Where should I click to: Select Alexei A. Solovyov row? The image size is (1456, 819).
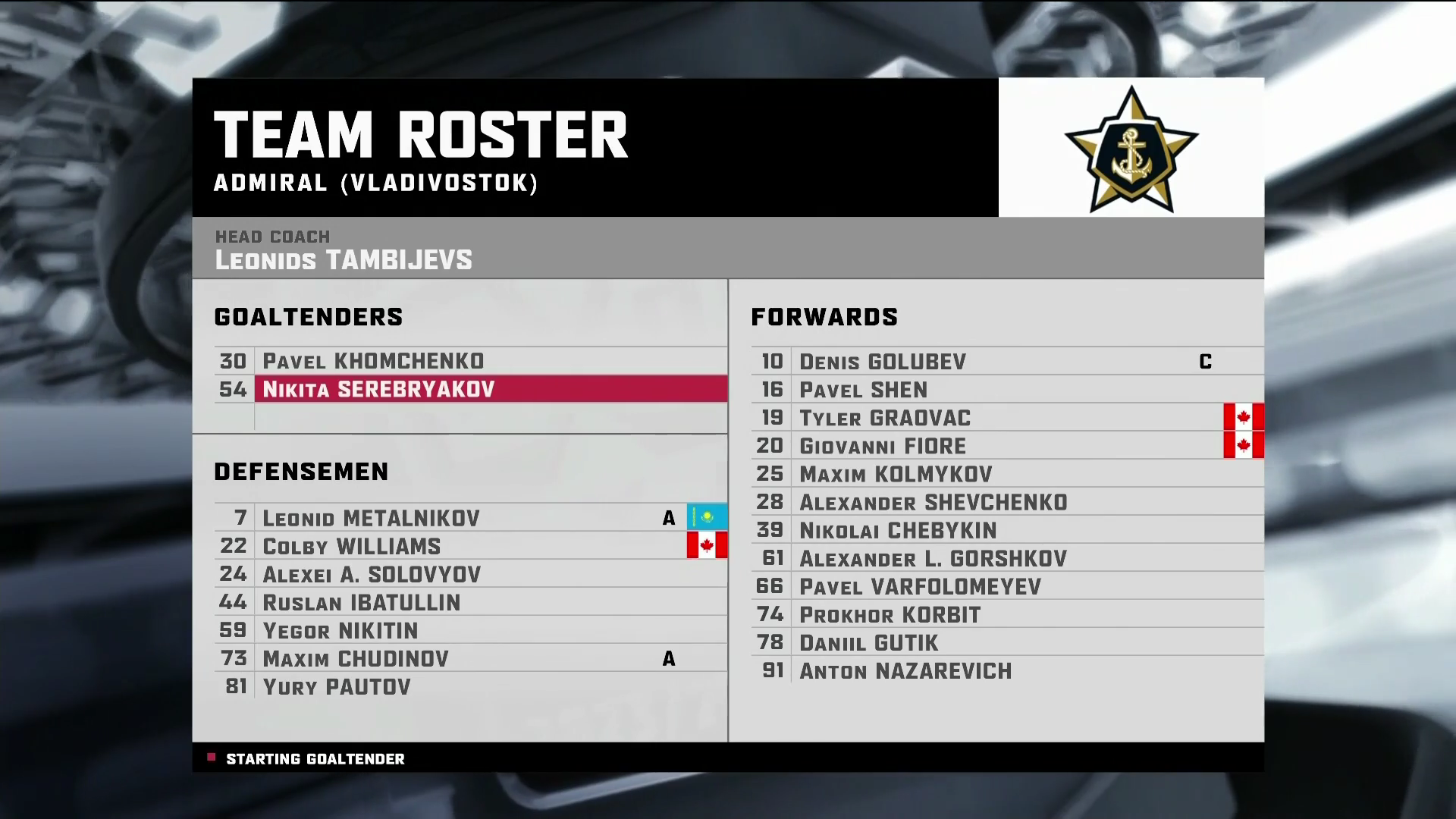372,574
